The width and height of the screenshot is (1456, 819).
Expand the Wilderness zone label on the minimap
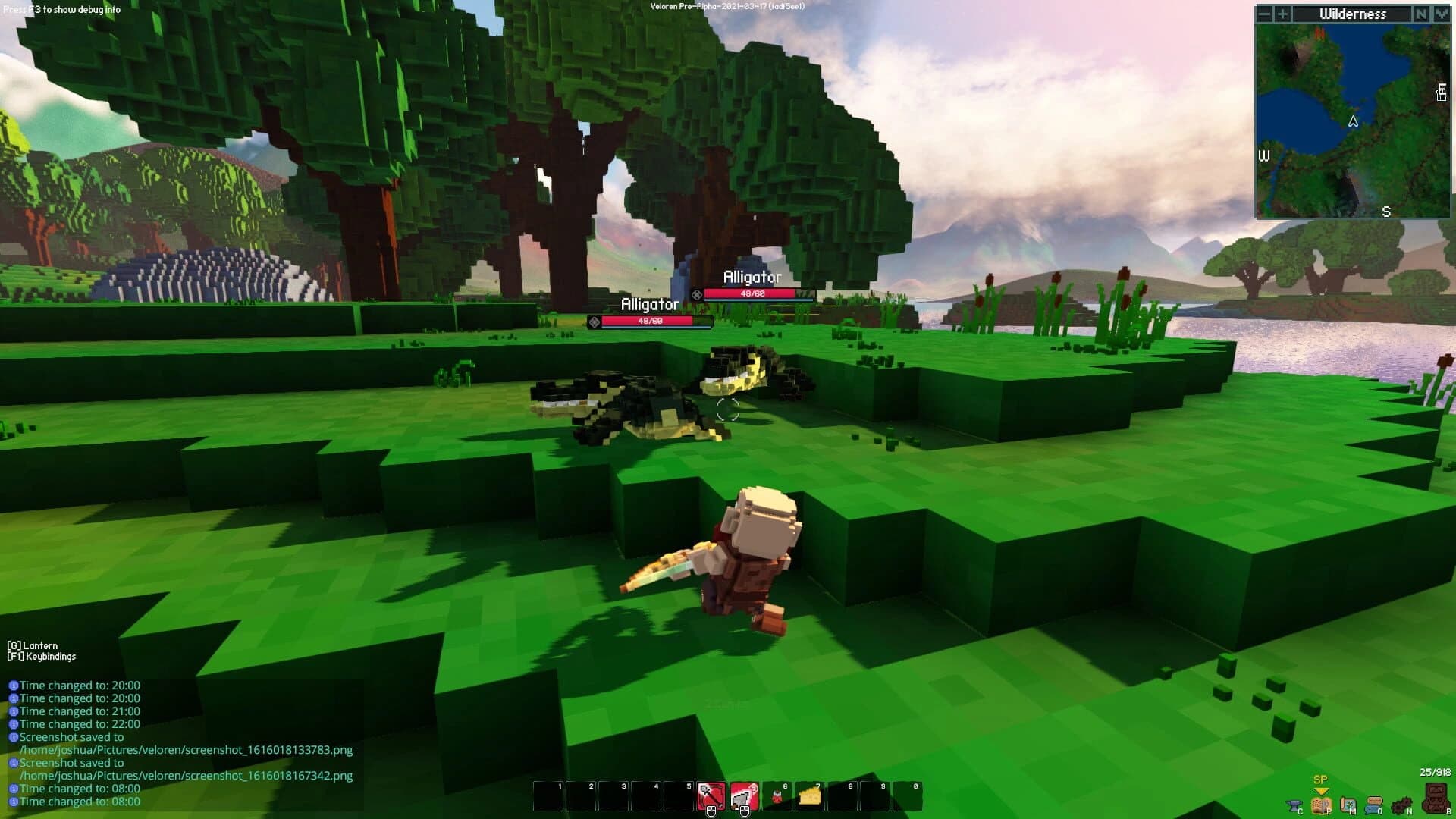(1354, 14)
